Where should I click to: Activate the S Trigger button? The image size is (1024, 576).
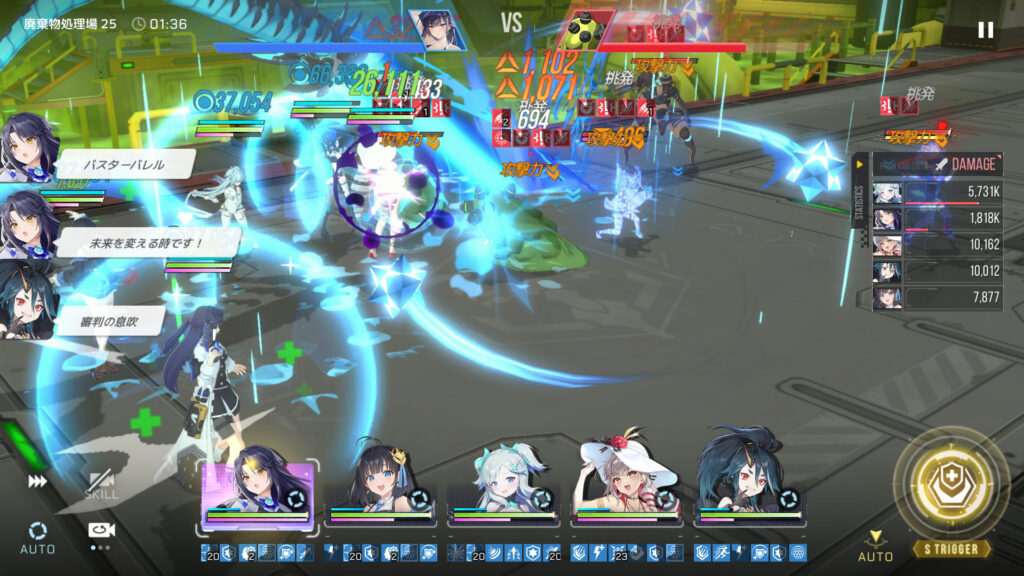tap(952, 489)
